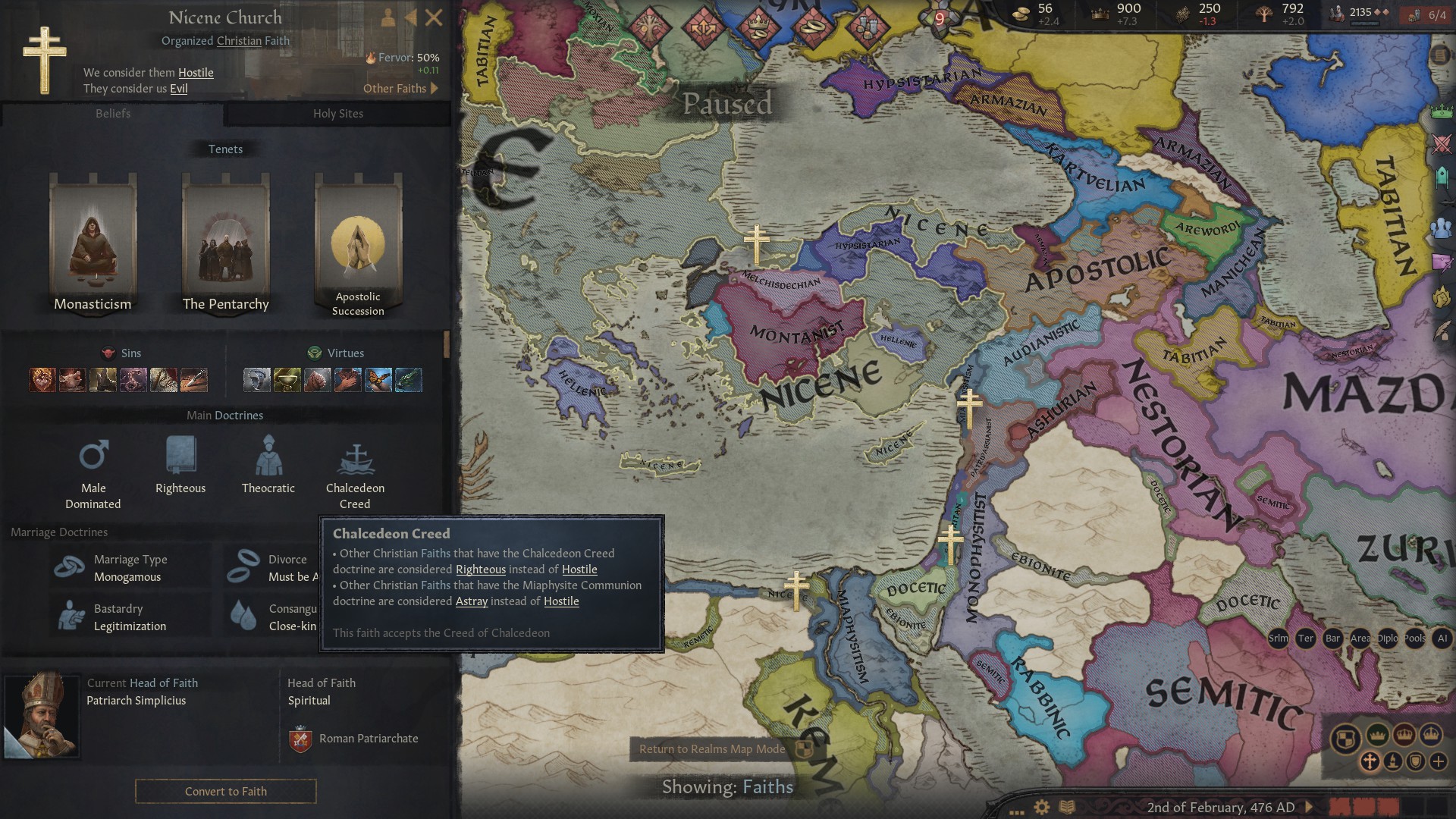Screen dimensions: 1456x819
Task: Switch to the Holy Sites tab
Action: [x=337, y=114]
